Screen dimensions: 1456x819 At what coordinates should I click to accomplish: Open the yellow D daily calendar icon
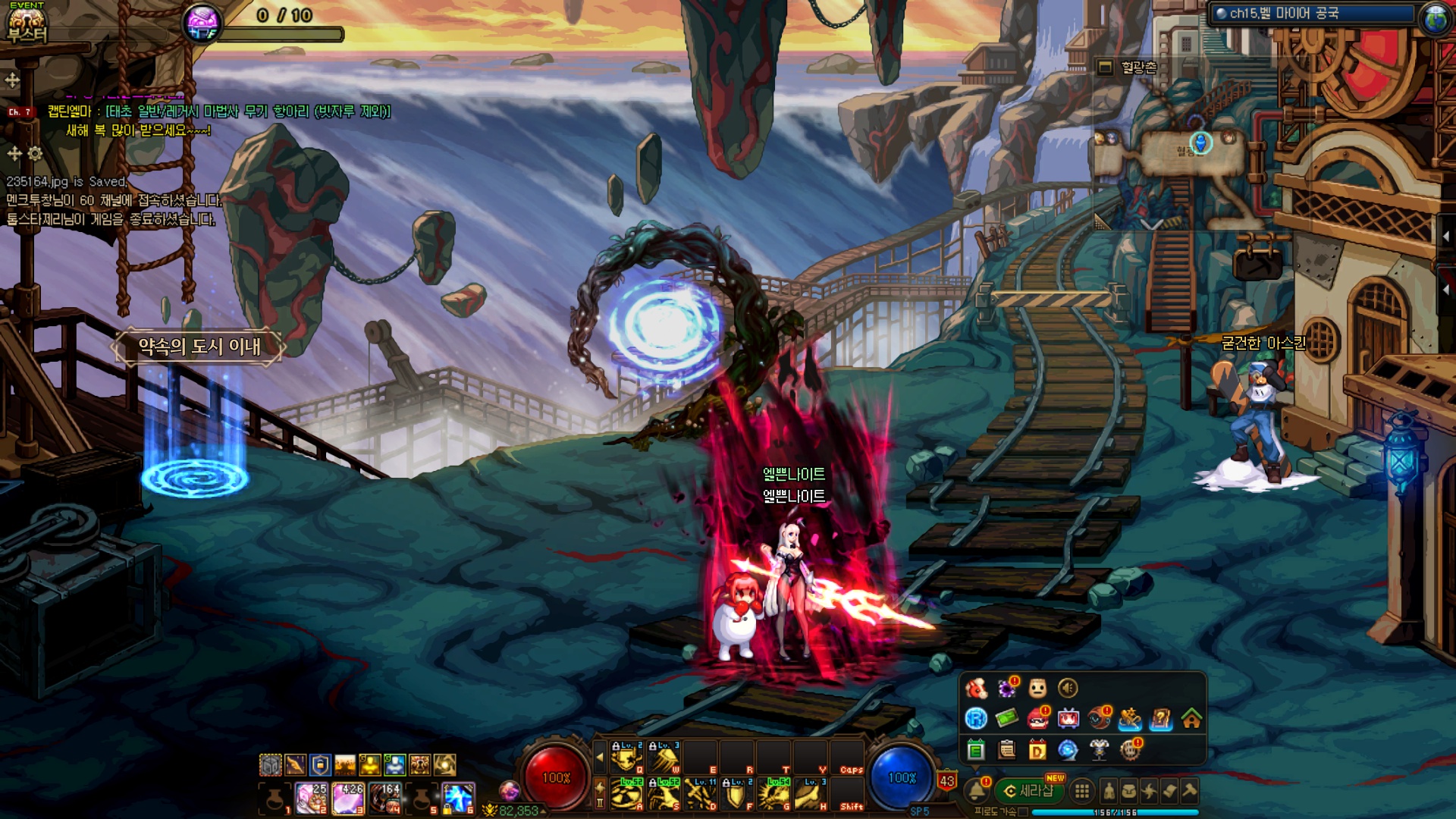1037,750
